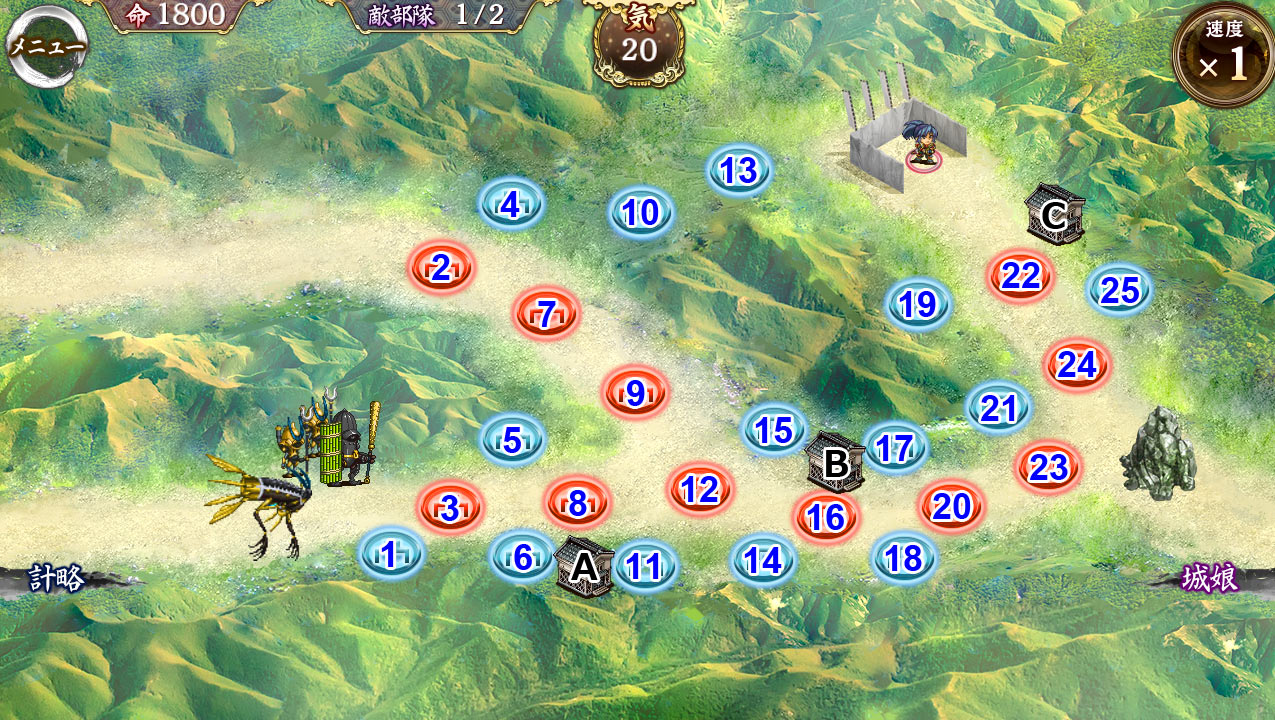Pick blue deployment slot 10

point(641,213)
